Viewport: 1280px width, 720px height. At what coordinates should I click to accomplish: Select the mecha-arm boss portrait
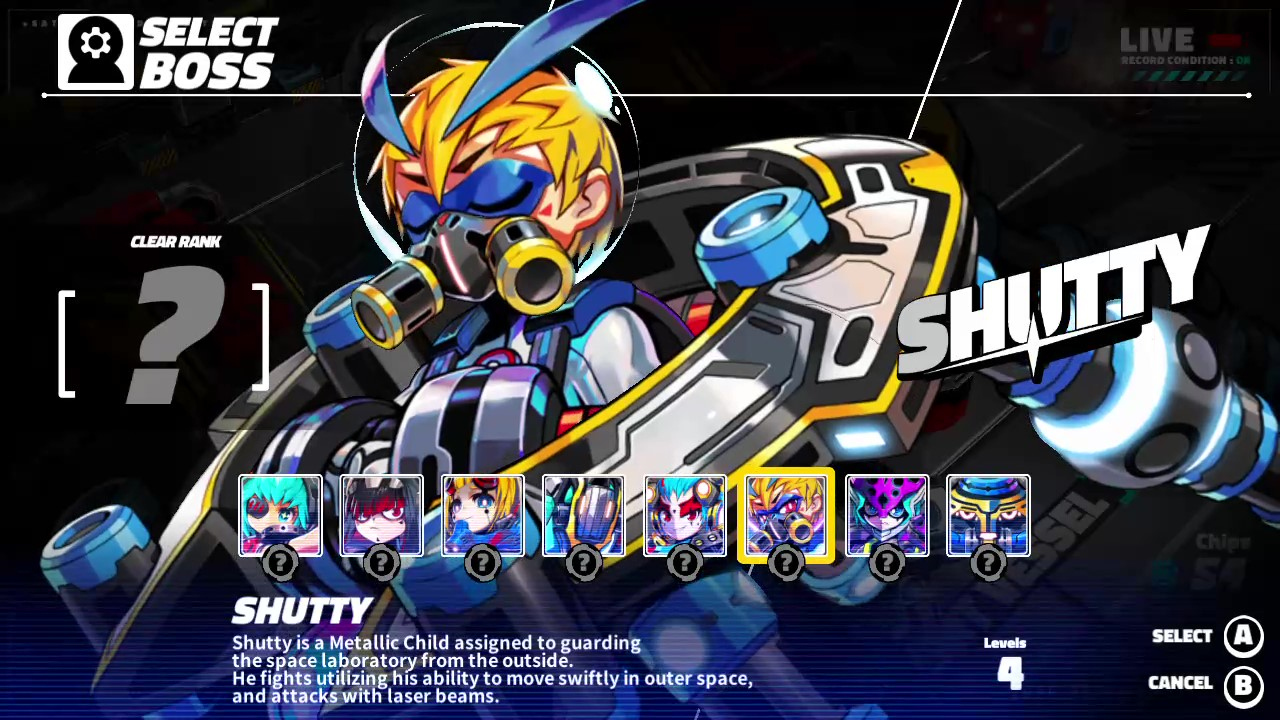(583, 515)
